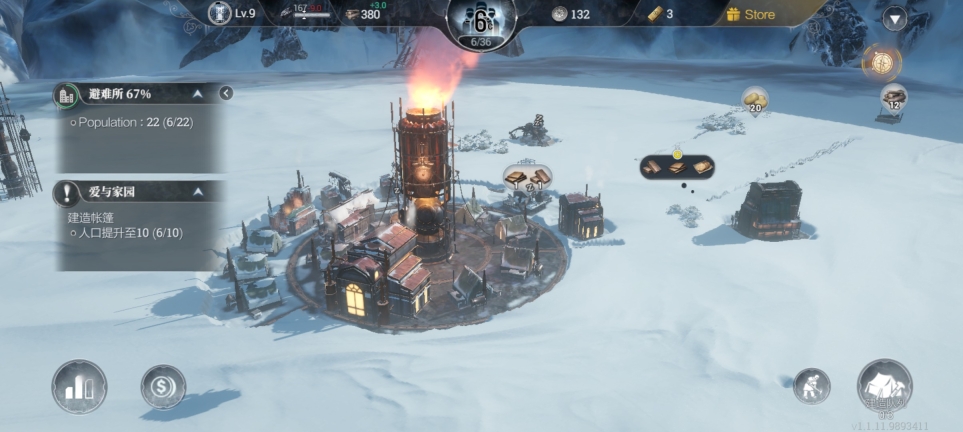Collect the 20 resource bubble

coord(755,100)
